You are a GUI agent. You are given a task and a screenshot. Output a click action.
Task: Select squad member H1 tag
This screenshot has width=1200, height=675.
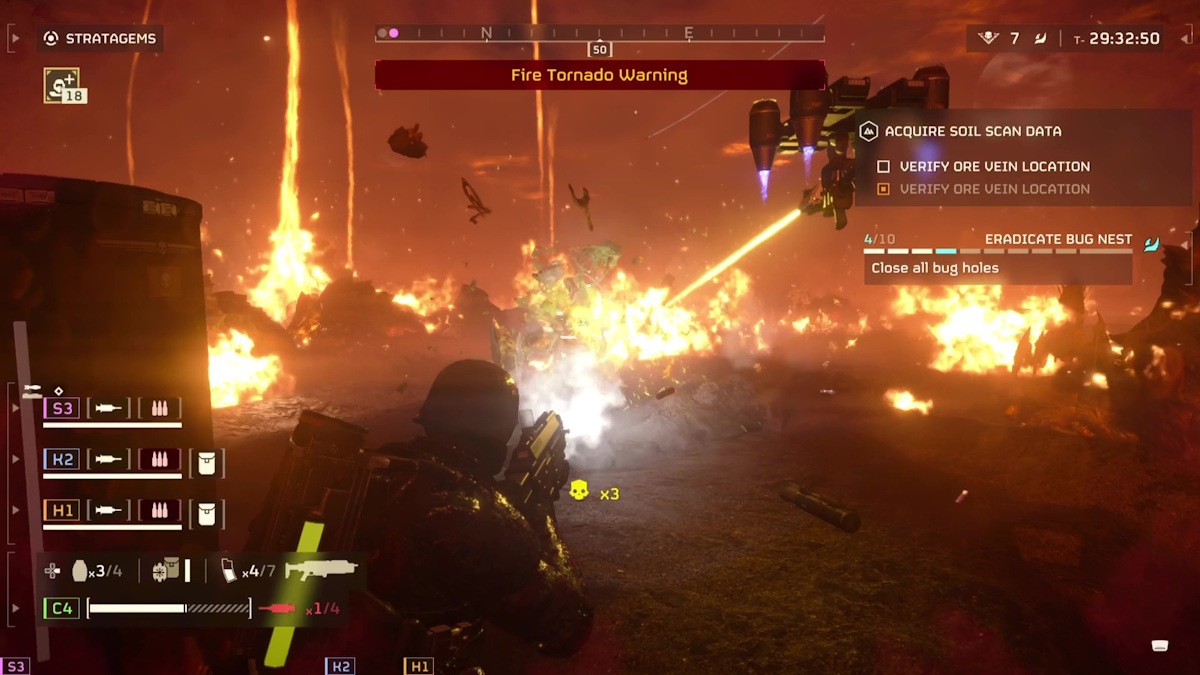(x=62, y=511)
